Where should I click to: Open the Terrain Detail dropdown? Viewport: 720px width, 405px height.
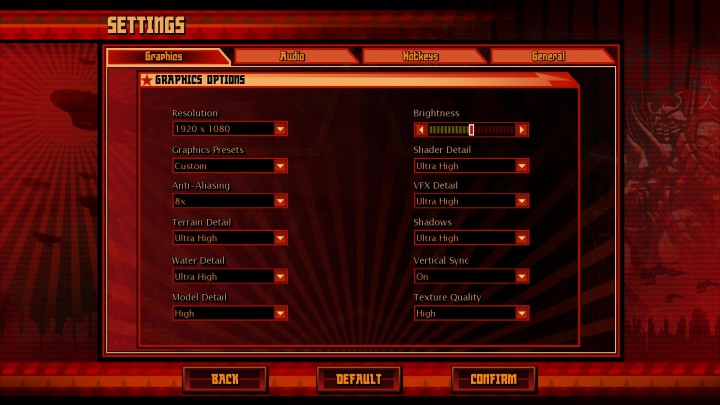[229, 238]
